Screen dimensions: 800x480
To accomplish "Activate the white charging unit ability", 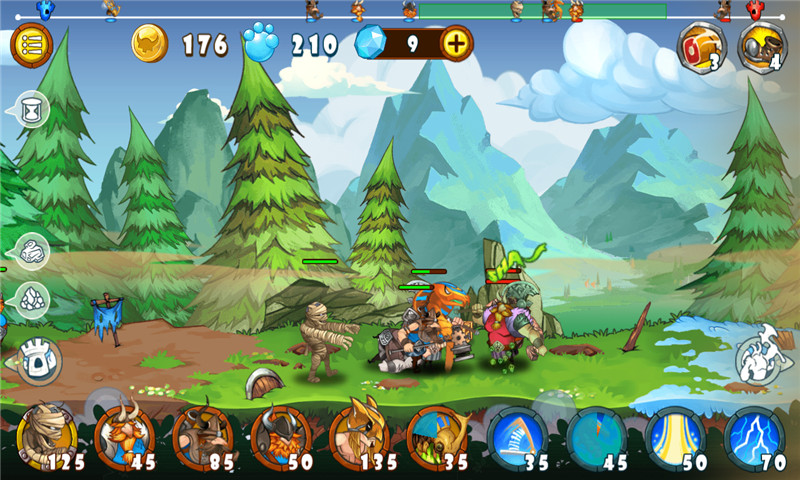I will pos(762,358).
